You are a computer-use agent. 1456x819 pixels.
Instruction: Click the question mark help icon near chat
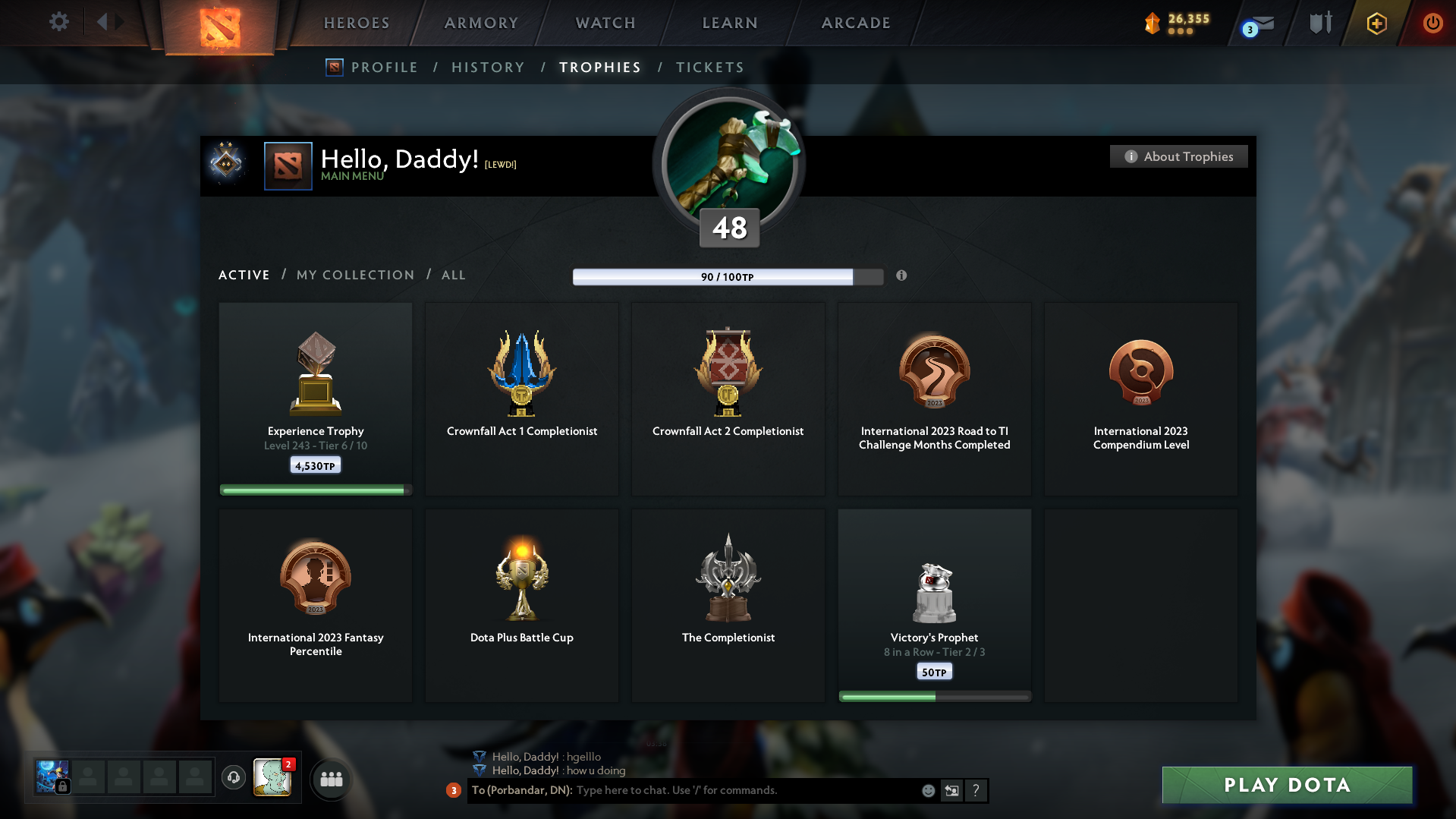[x=976, y=790]
